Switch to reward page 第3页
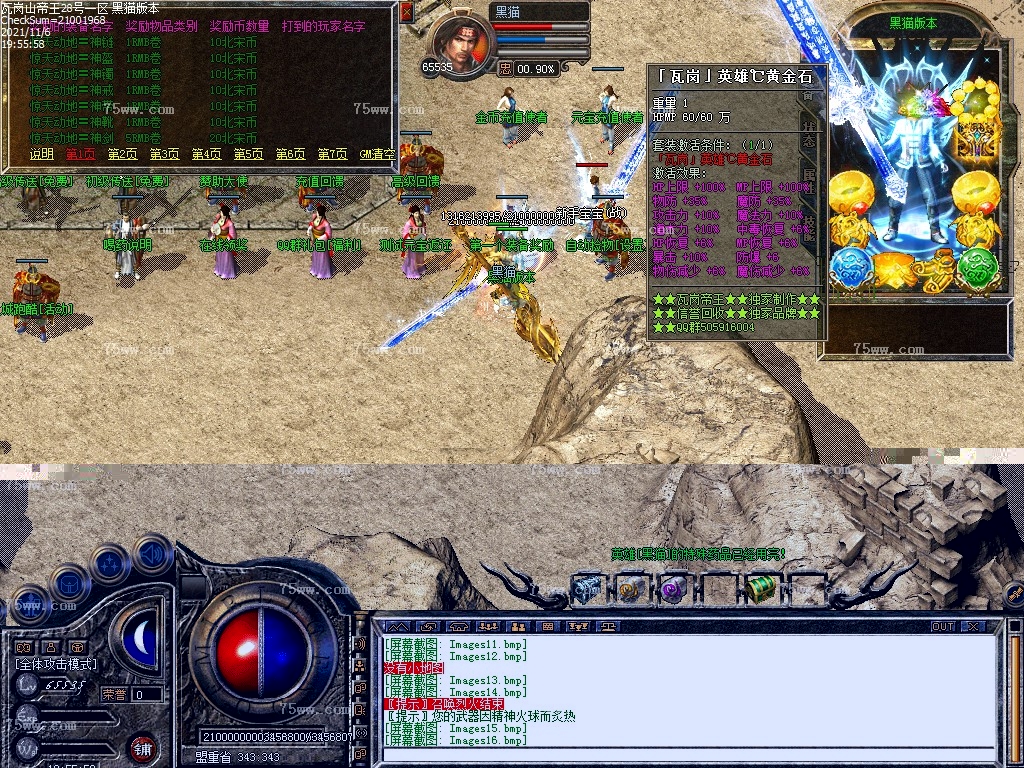This screenshot has width=1024, height=768. tap(165, 154)
